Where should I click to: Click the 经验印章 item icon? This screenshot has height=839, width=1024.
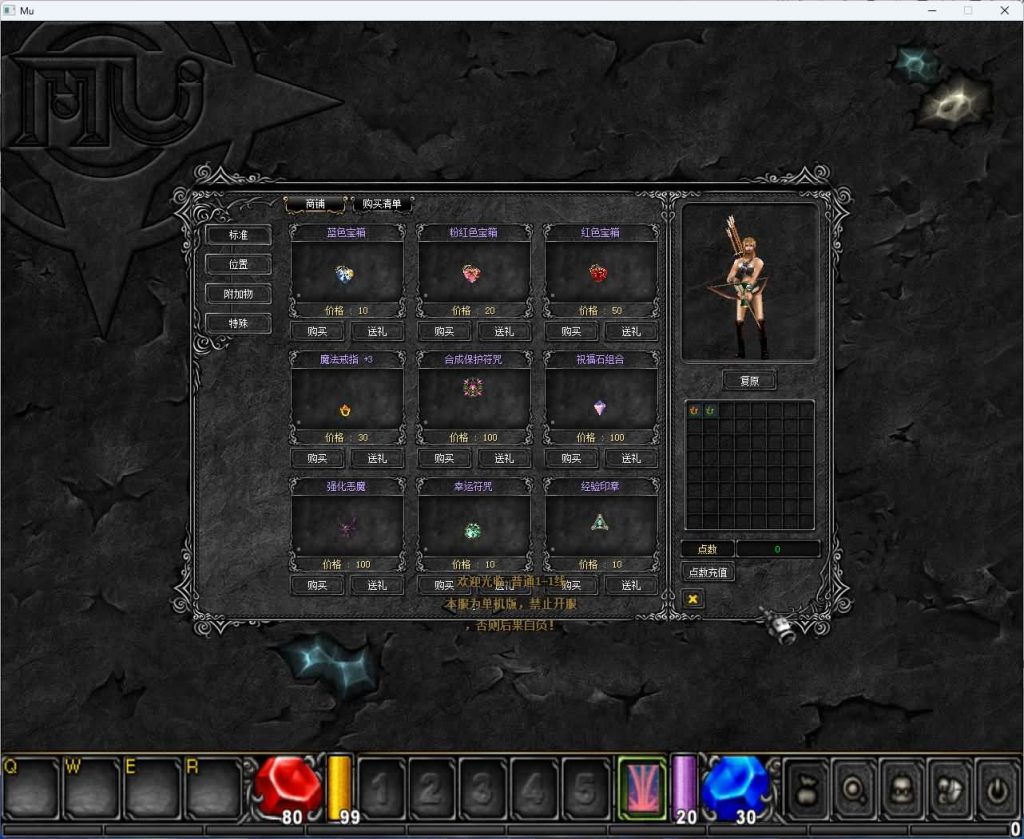coord(600,523)
